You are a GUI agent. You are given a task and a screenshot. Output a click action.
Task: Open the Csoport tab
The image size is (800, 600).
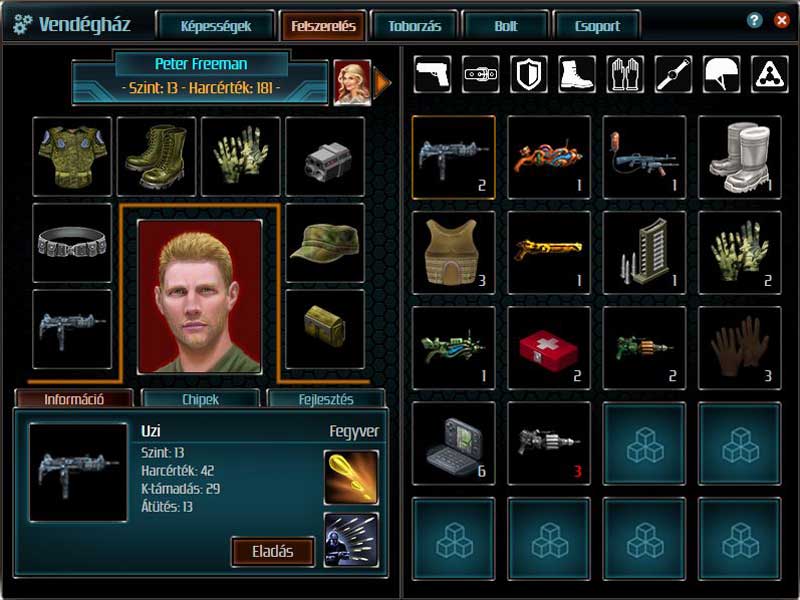point(599,26)
